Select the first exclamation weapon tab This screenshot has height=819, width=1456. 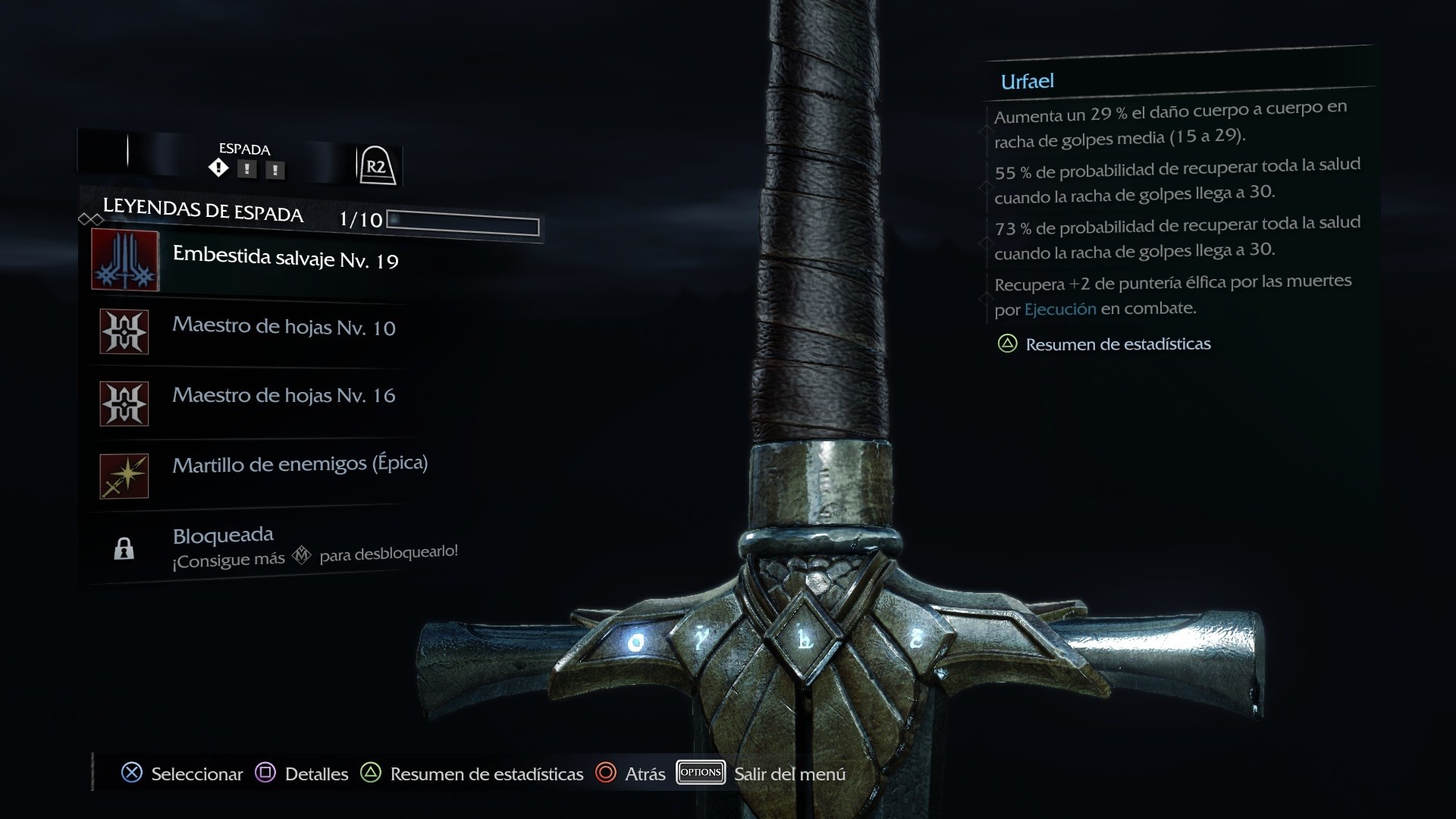click(247, 169)
